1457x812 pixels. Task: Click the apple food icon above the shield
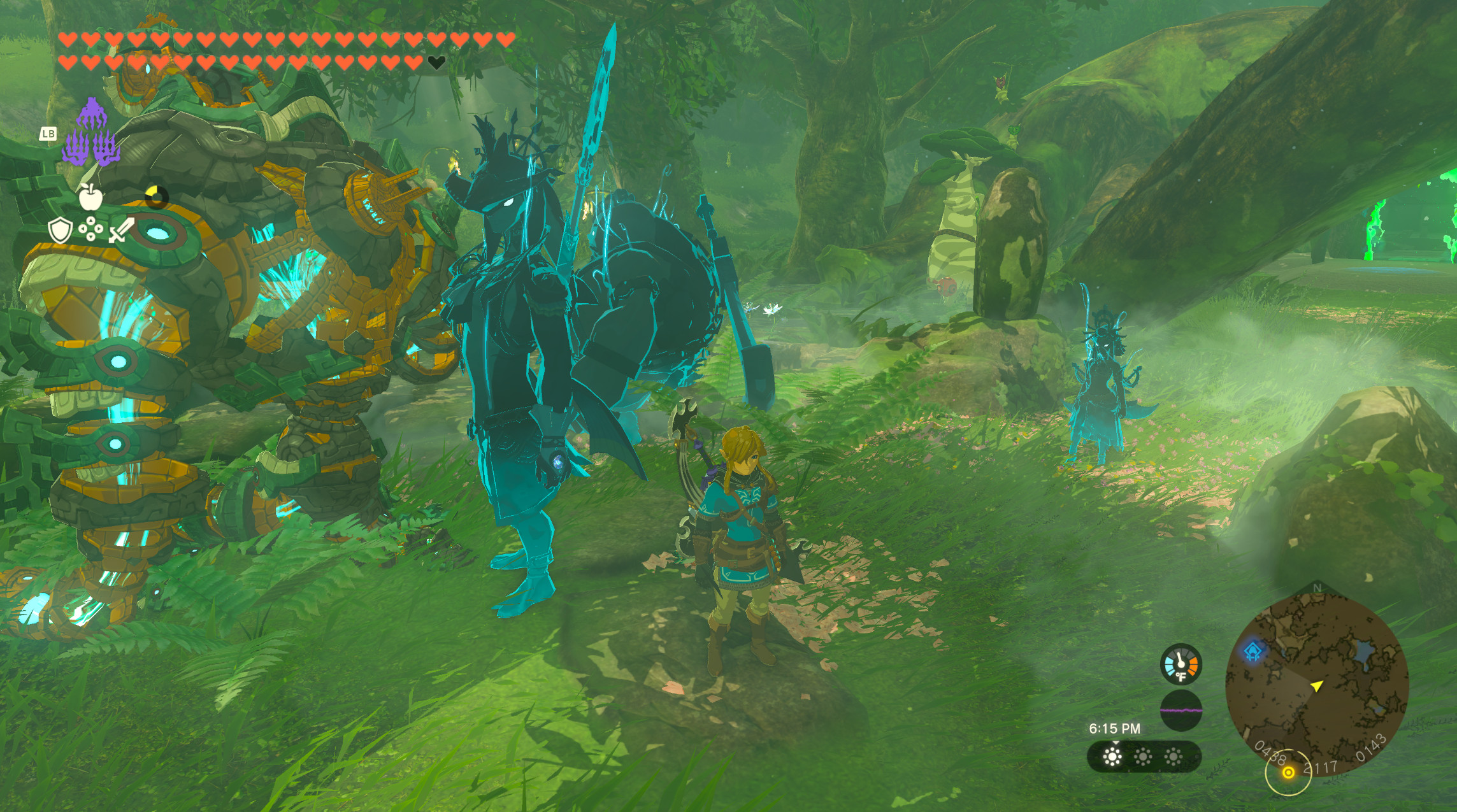[91, 198]
